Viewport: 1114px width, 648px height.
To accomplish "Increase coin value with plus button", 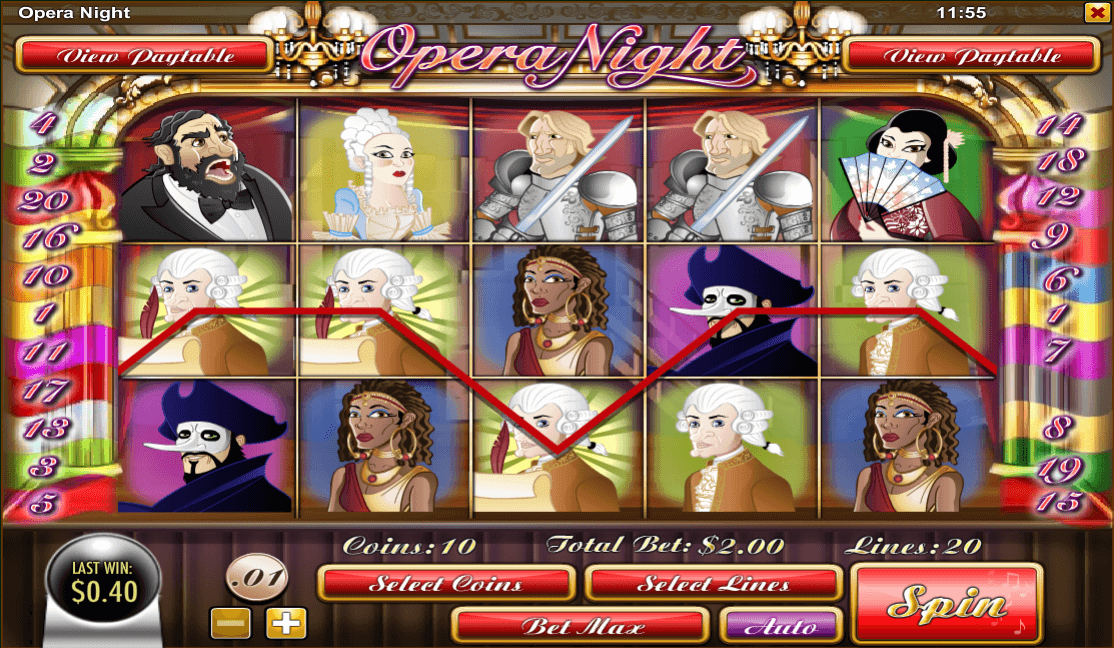I will tap(285, 624).
